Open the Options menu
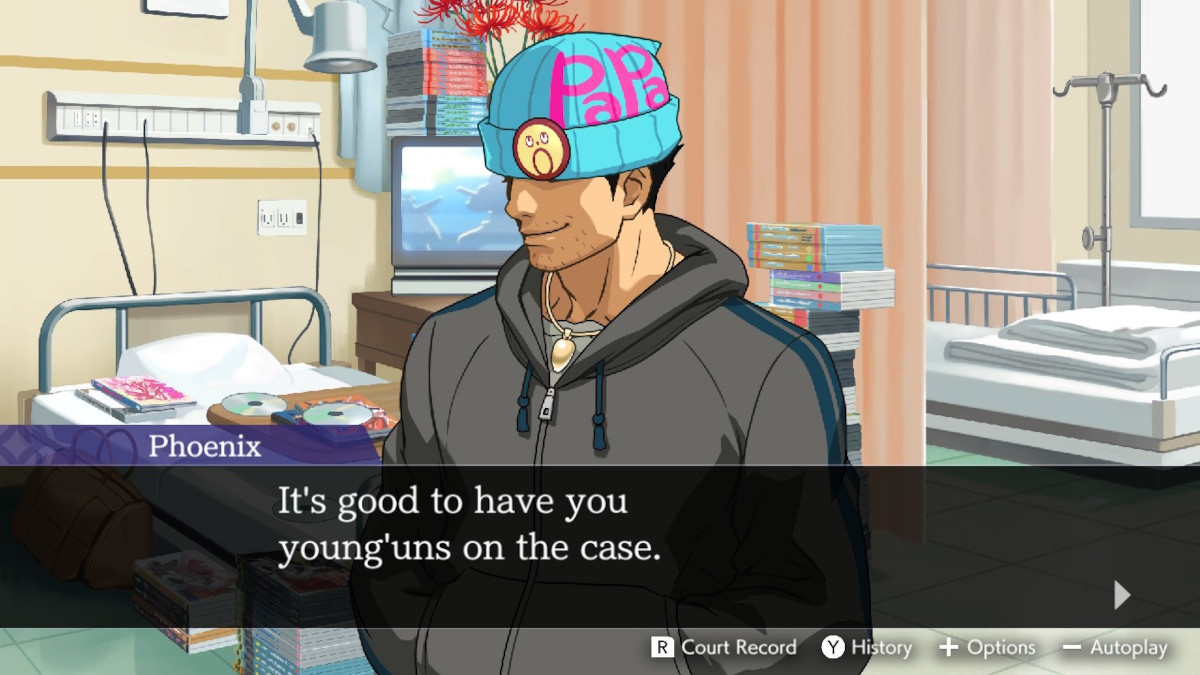The image size is (1200, 675). [x=986, y=647]
